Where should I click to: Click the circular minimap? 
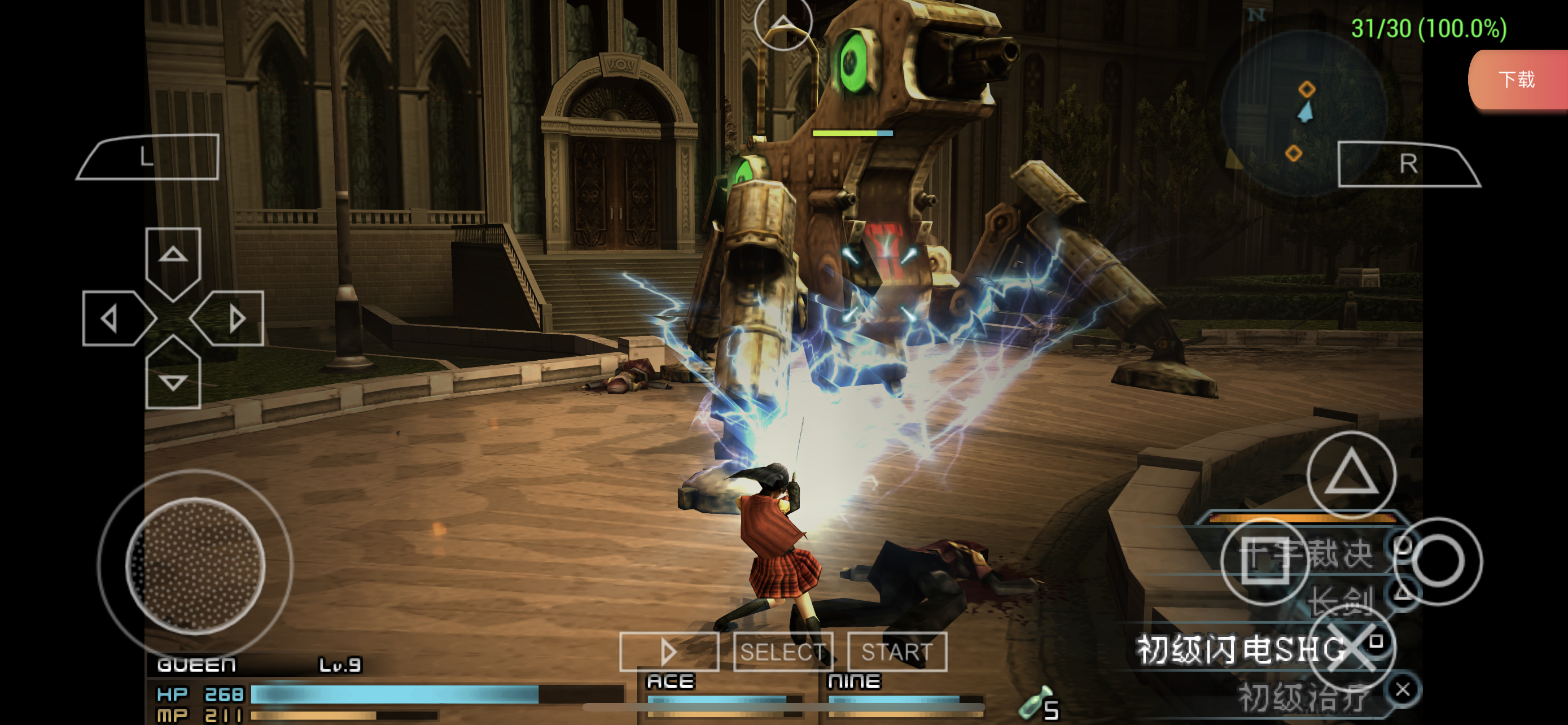click(x=1304, y=112)
